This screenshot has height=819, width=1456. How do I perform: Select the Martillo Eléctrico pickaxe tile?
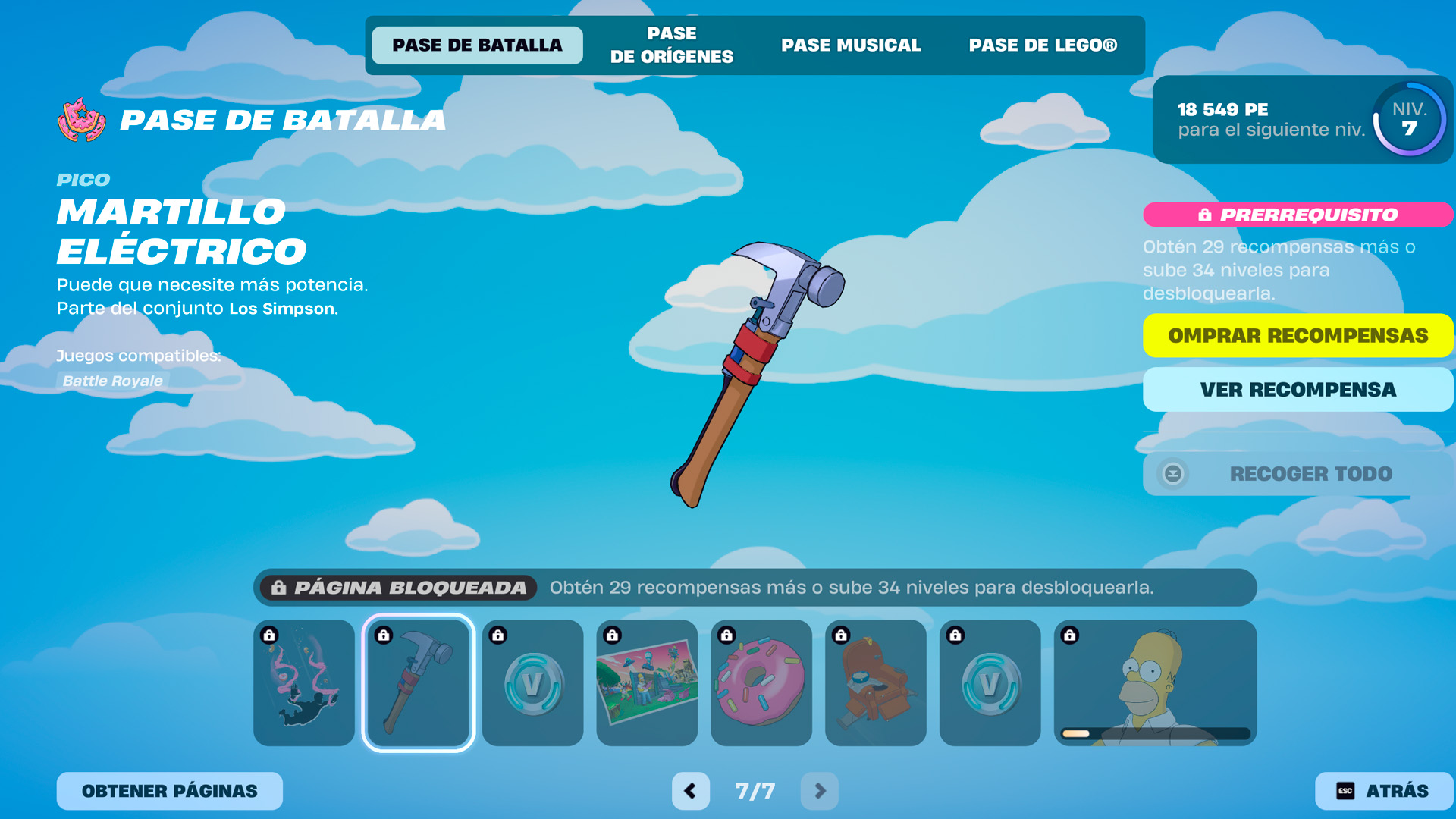419,682
